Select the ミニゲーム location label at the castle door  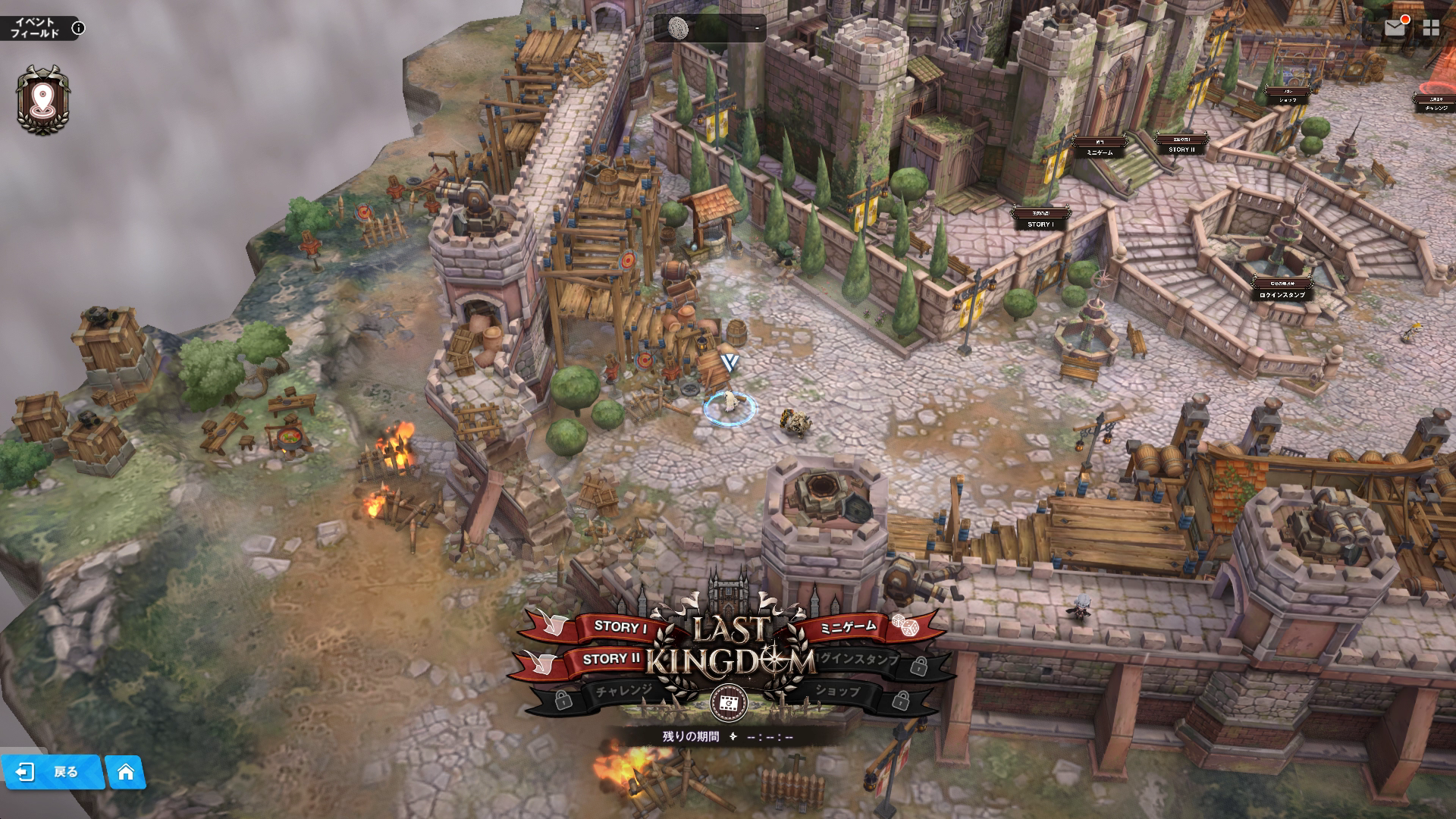[x=1100, y=152]
